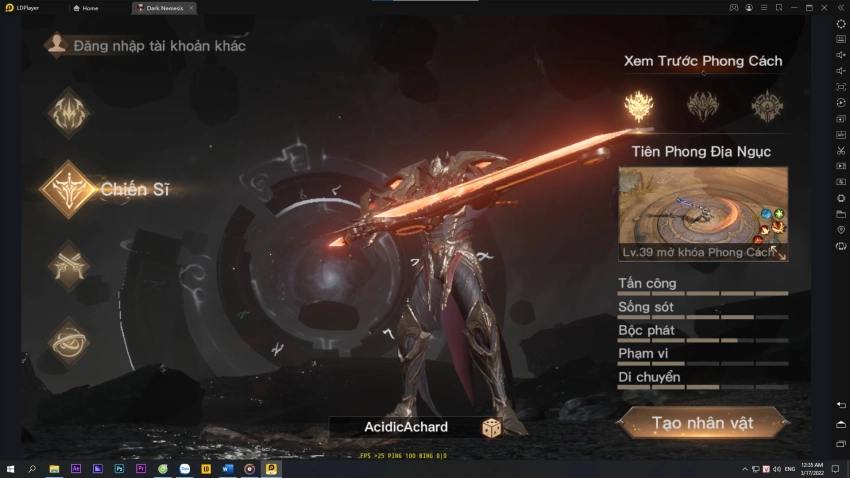850x478 pixels.
Task: Select the spiked wings class icon
Action: click(x=68, y=112)
